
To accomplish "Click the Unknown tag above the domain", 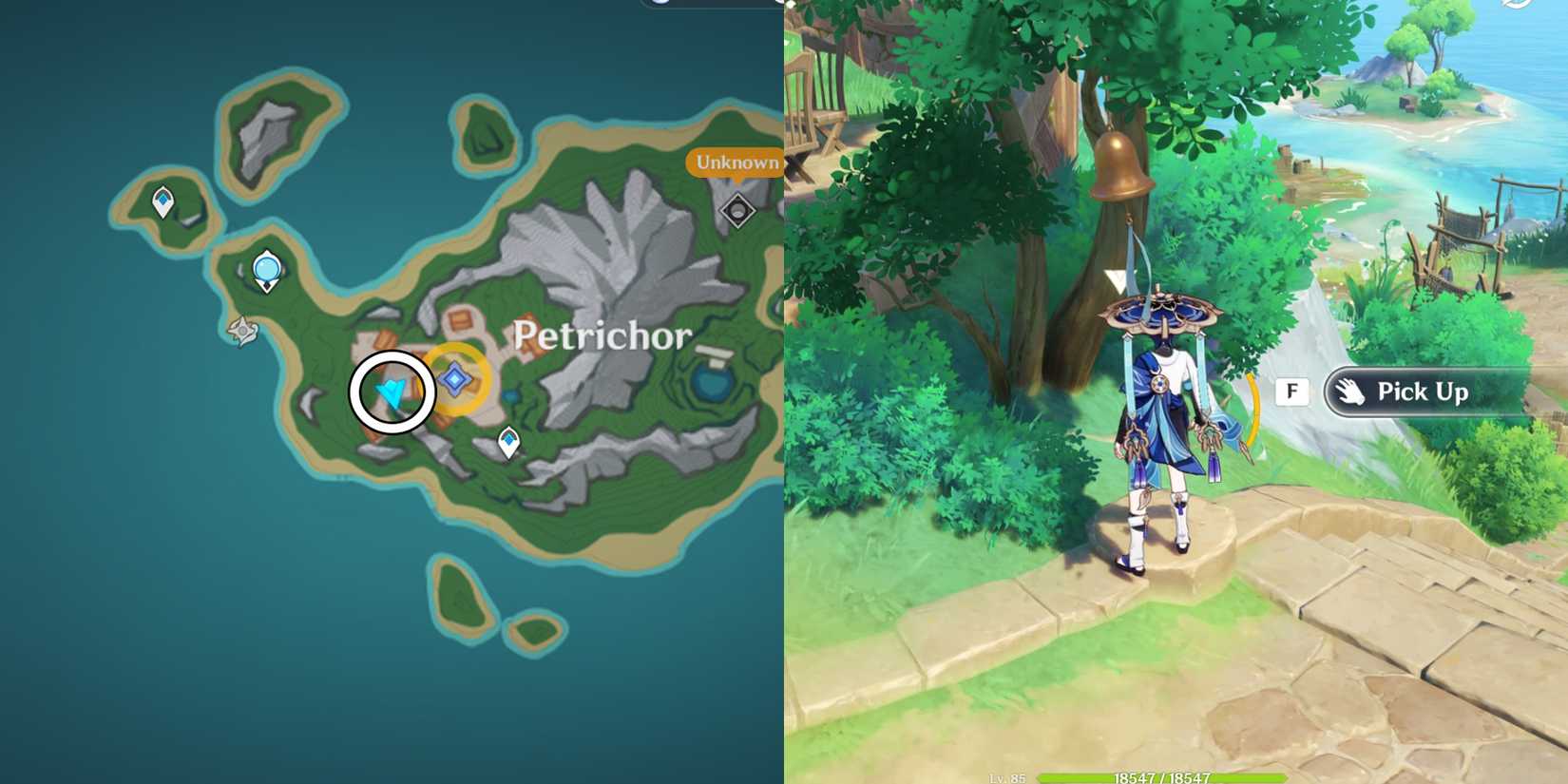I will click(x=736, y=163).
